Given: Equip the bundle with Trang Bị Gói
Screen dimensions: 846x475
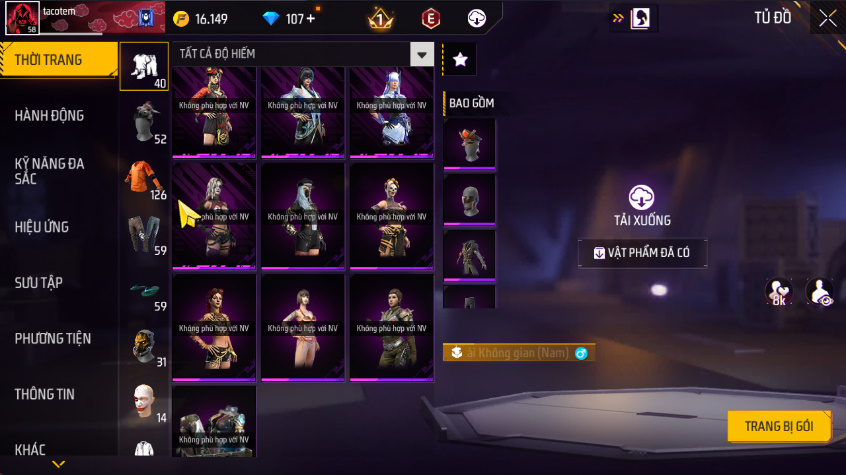Looking at the screenshot, I should point(779,426).
